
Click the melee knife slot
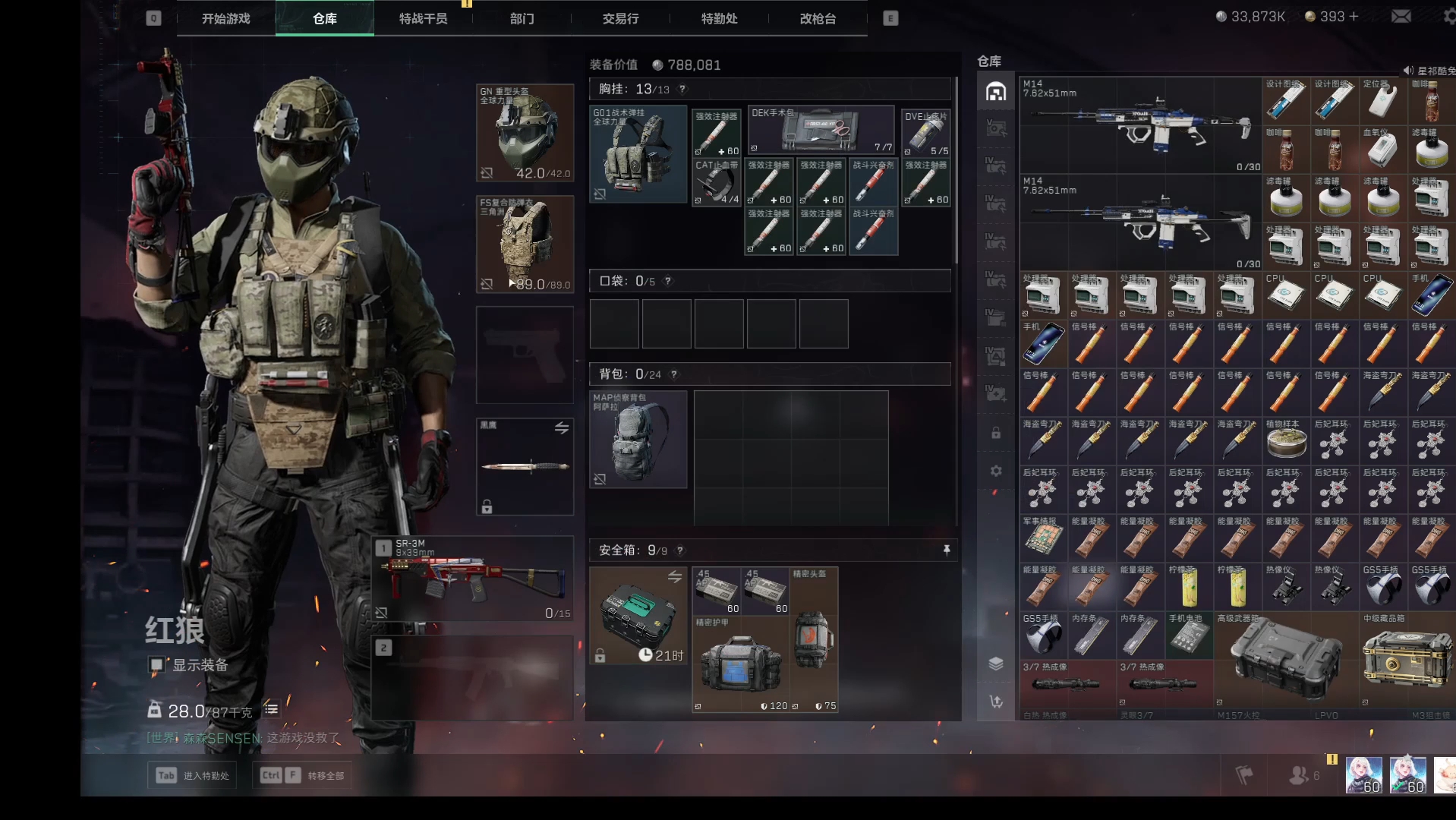pyautogui.click(x=525, y=466)
